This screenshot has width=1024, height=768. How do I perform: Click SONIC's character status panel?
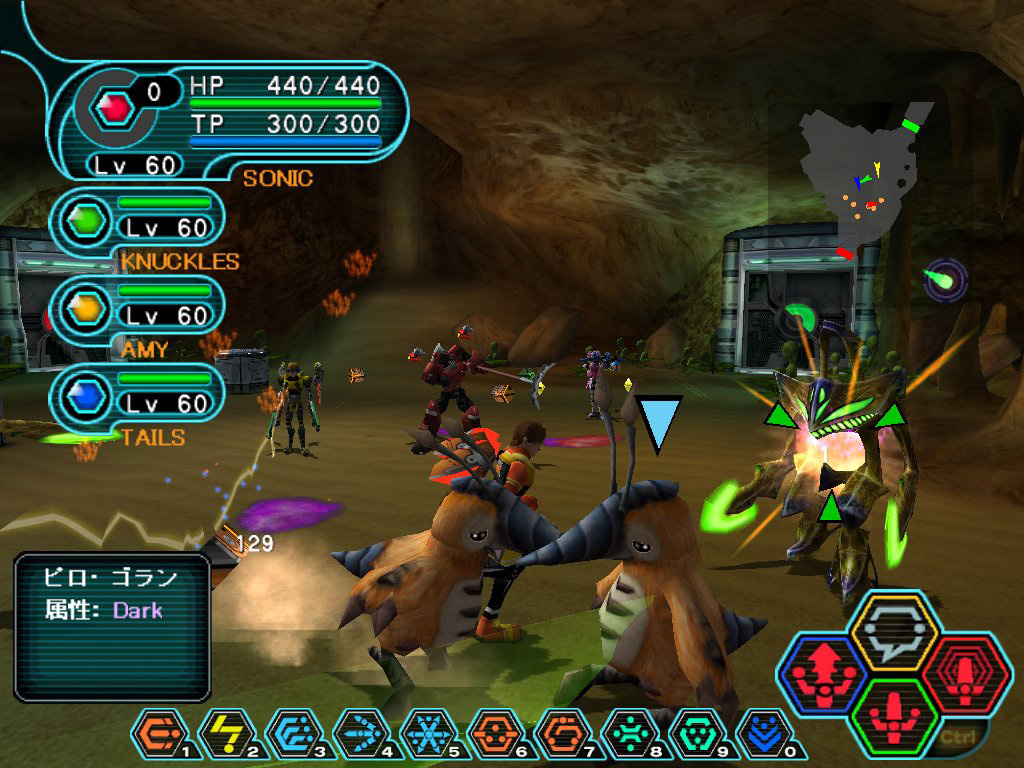click(x=230, y=122)
